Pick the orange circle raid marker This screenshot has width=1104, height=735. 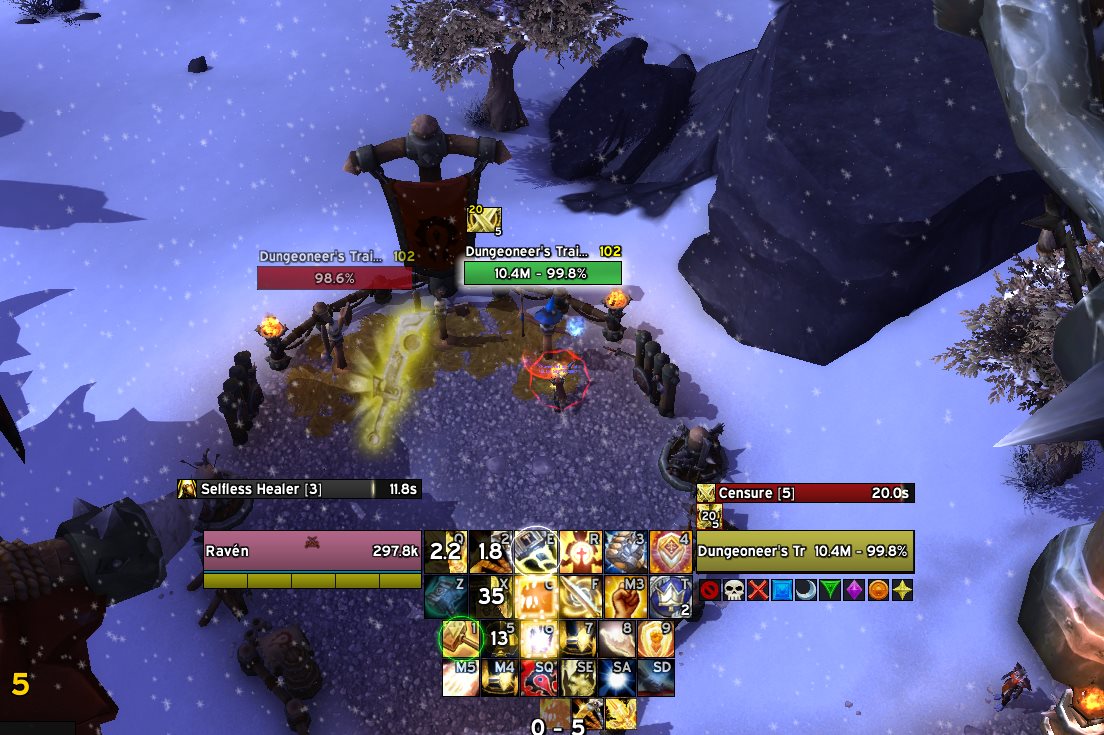(x=878, y=590)
